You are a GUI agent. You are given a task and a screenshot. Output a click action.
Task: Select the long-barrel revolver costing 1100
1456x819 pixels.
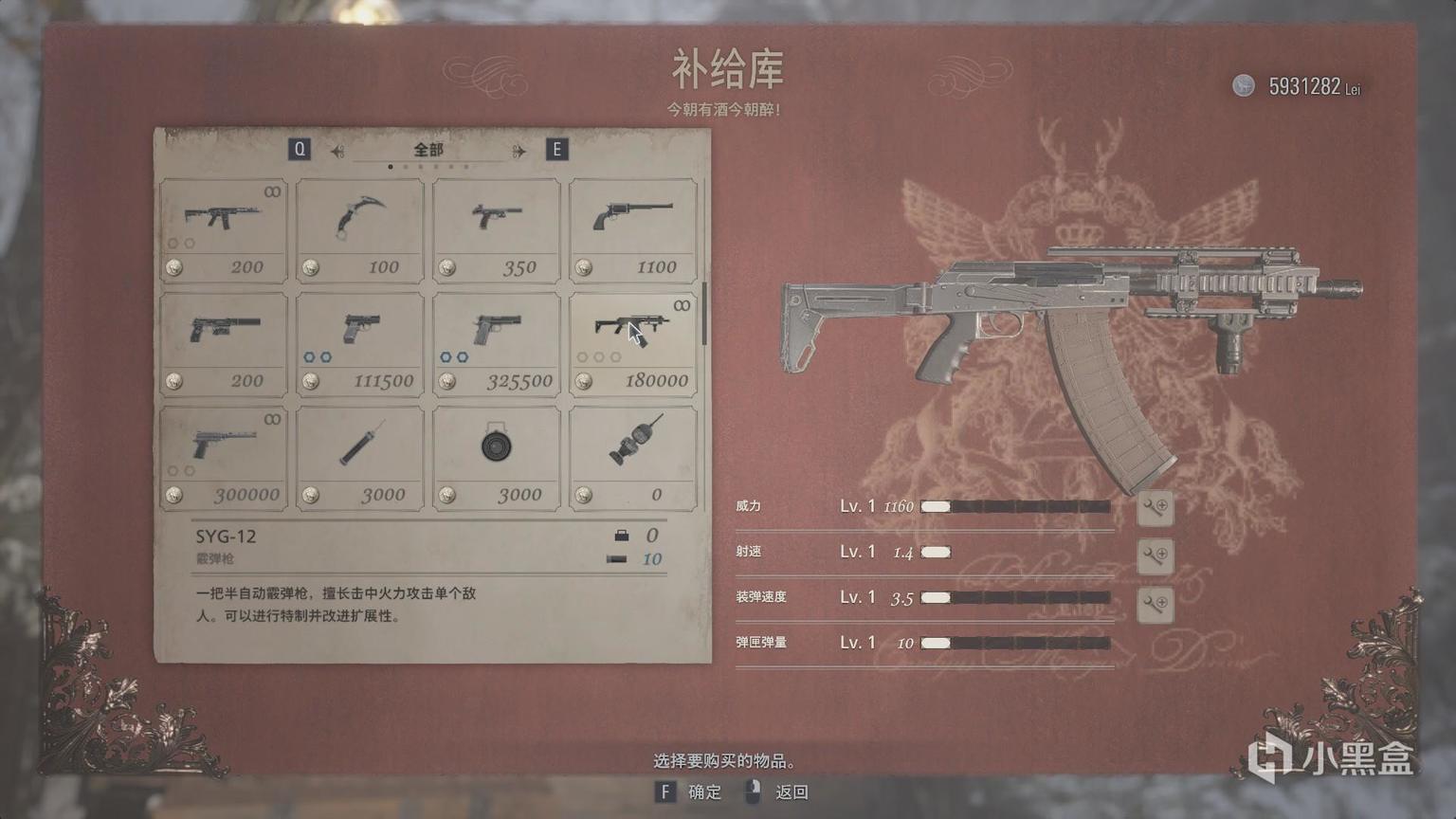(633, 230)
